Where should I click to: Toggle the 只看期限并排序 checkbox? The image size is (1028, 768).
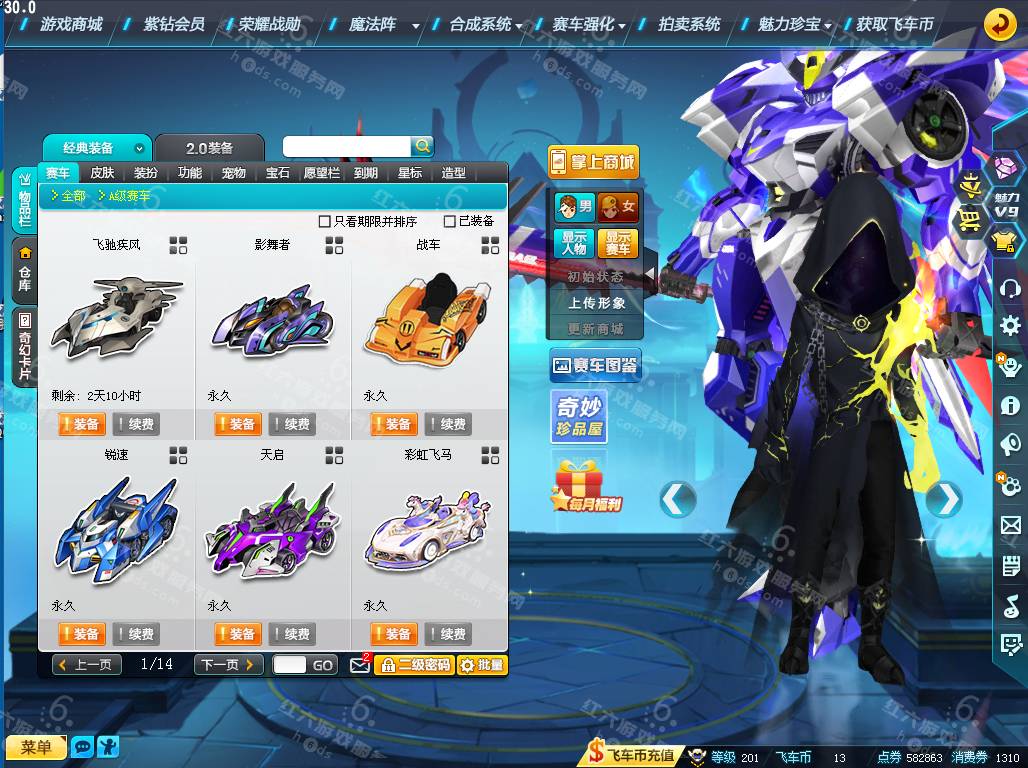tap(324, 221)
